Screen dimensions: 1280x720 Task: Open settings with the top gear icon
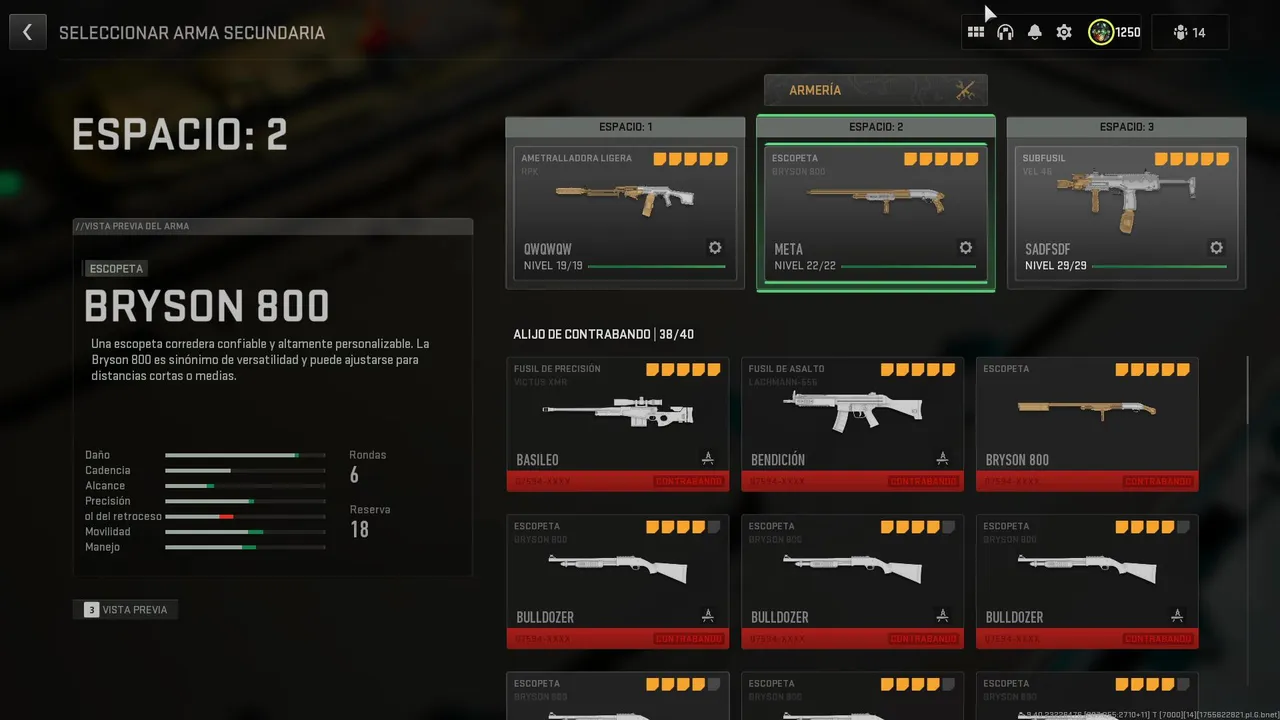1064,32
